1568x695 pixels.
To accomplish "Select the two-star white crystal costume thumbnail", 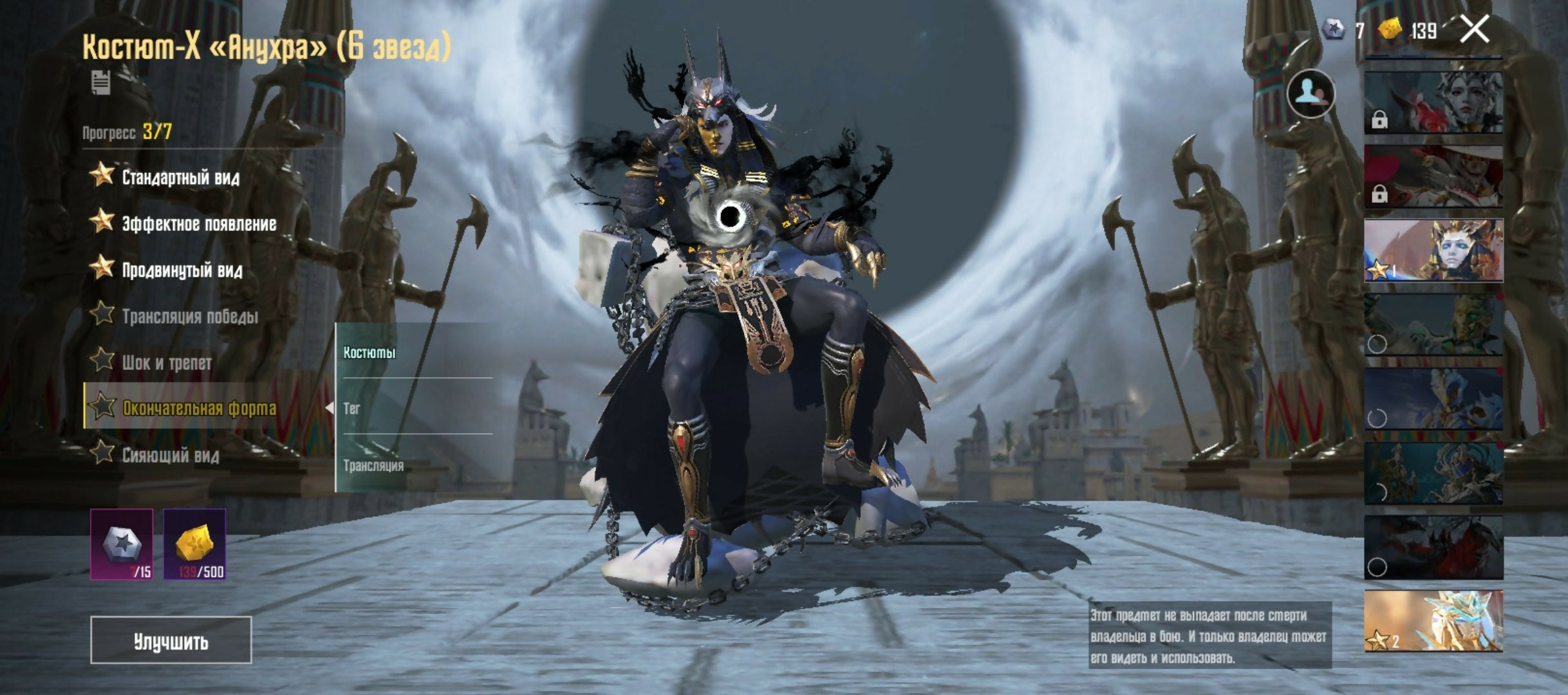I will pos(1433,621).
